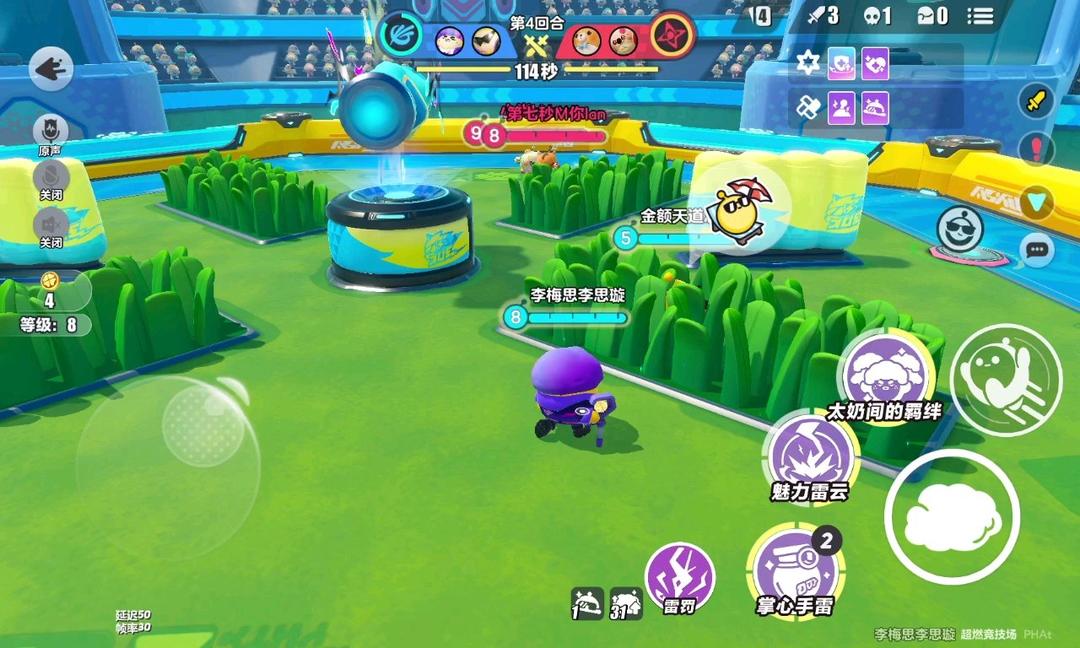Screen dimensions: 1080x648
Task: Activate the green dash movement ability
Action: click(1004, 379)
